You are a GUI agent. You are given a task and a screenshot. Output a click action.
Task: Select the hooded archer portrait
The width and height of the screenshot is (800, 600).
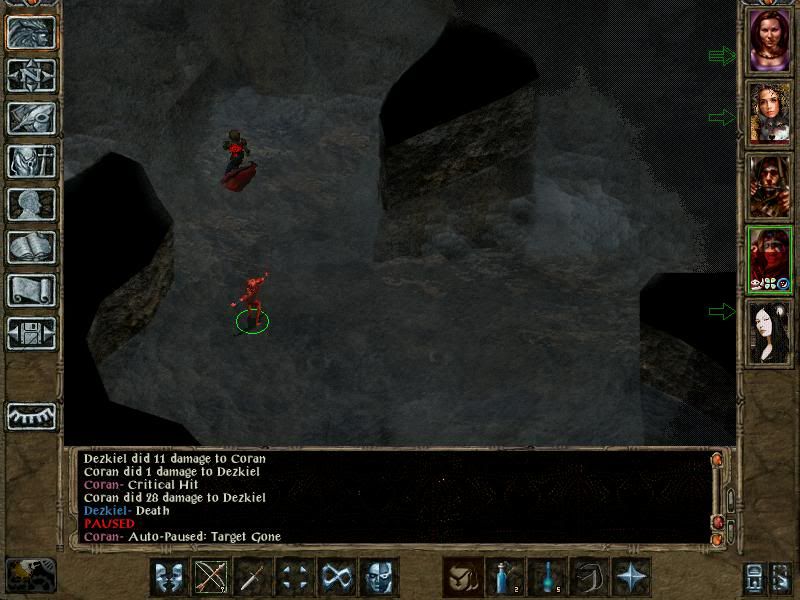[x=770, y=187]
